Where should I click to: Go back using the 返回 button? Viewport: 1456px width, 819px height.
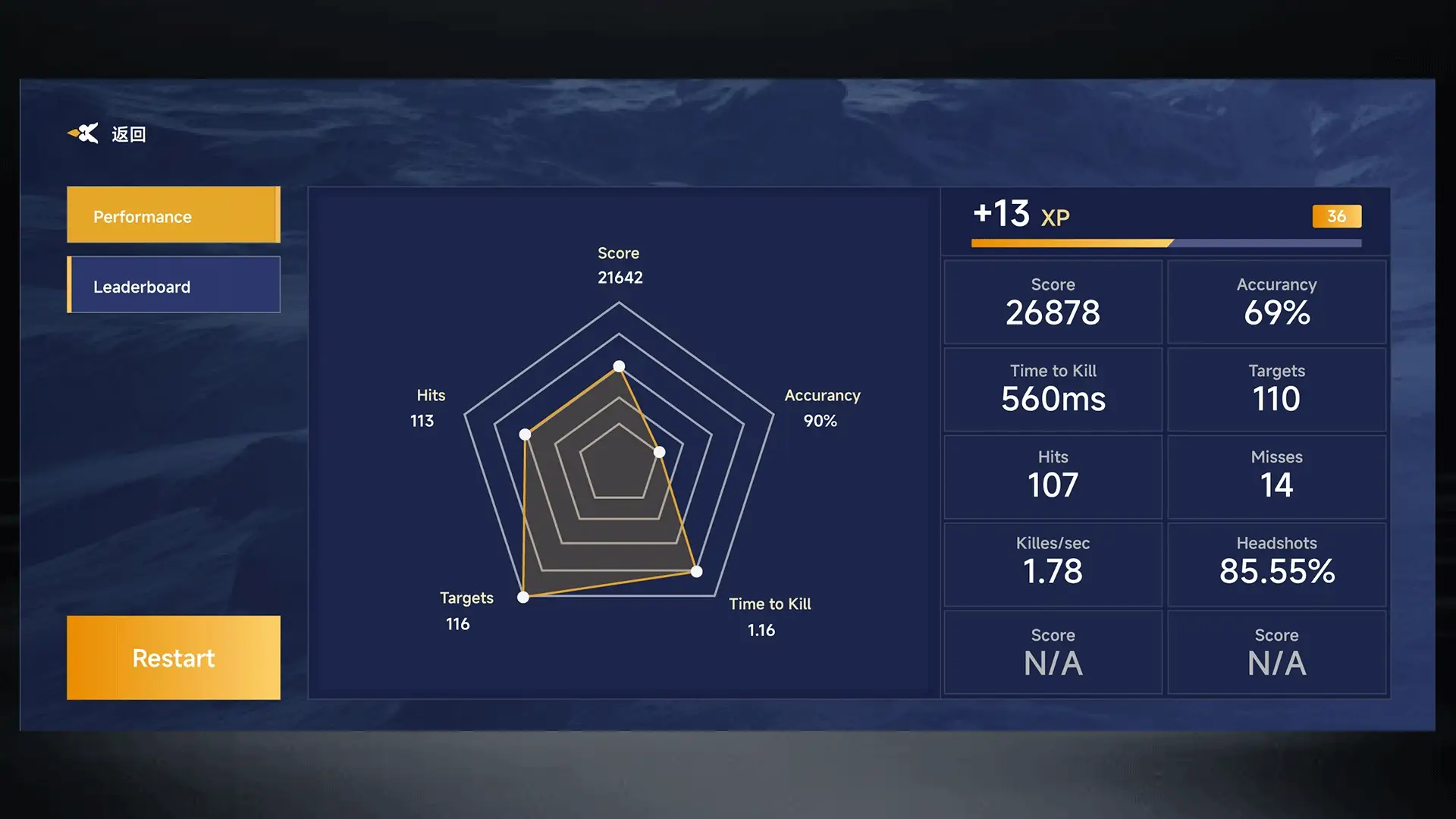point(108,134)
